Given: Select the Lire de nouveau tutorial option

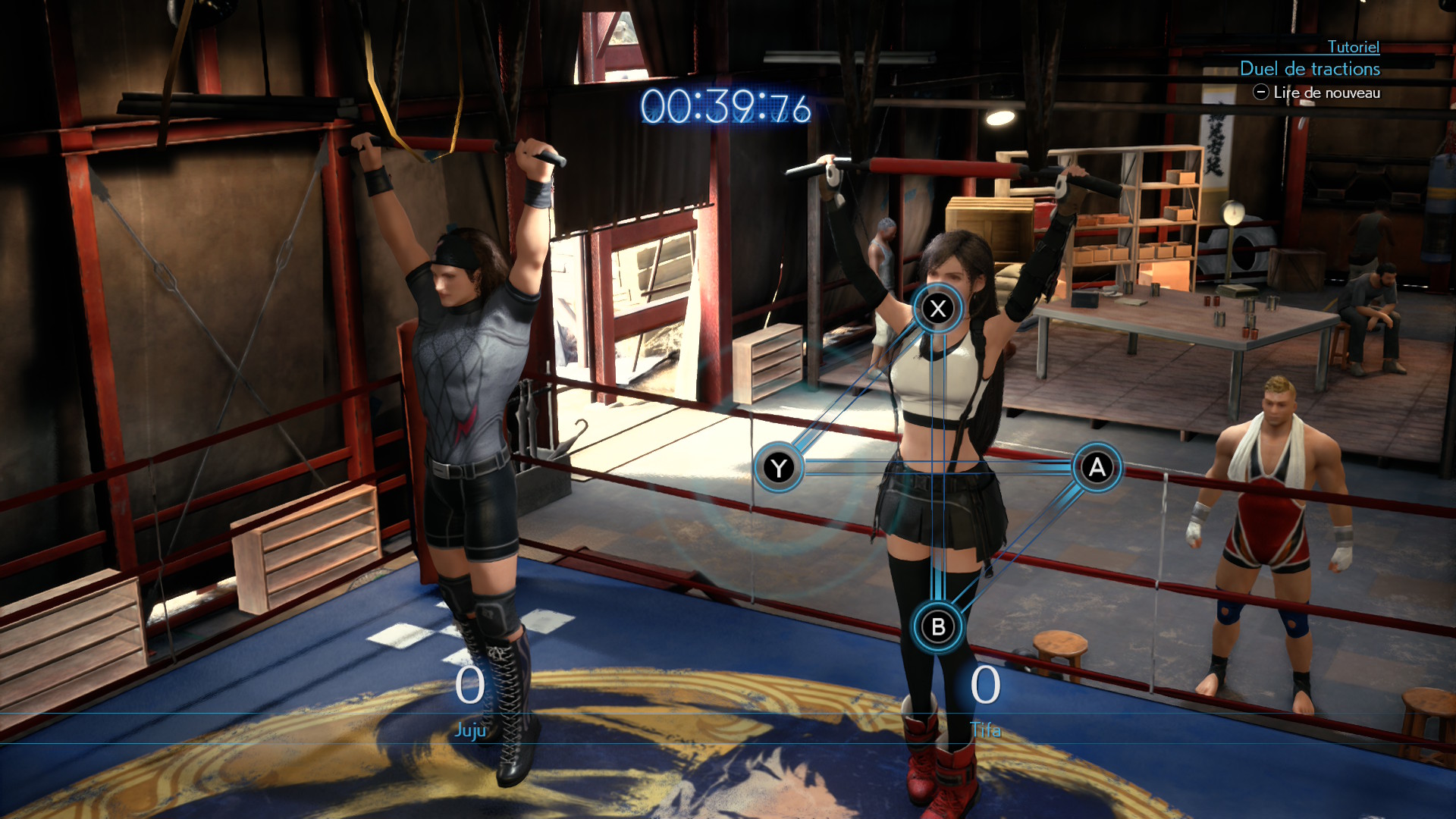Looking at the screenshot, I should pos(1317,93).
